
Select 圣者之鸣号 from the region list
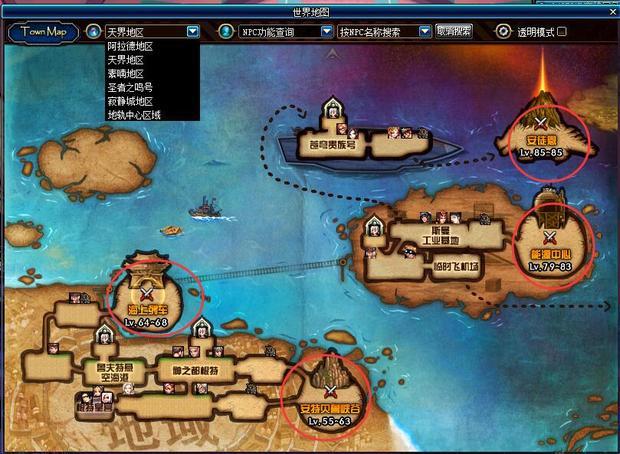(x=130, y=87)
